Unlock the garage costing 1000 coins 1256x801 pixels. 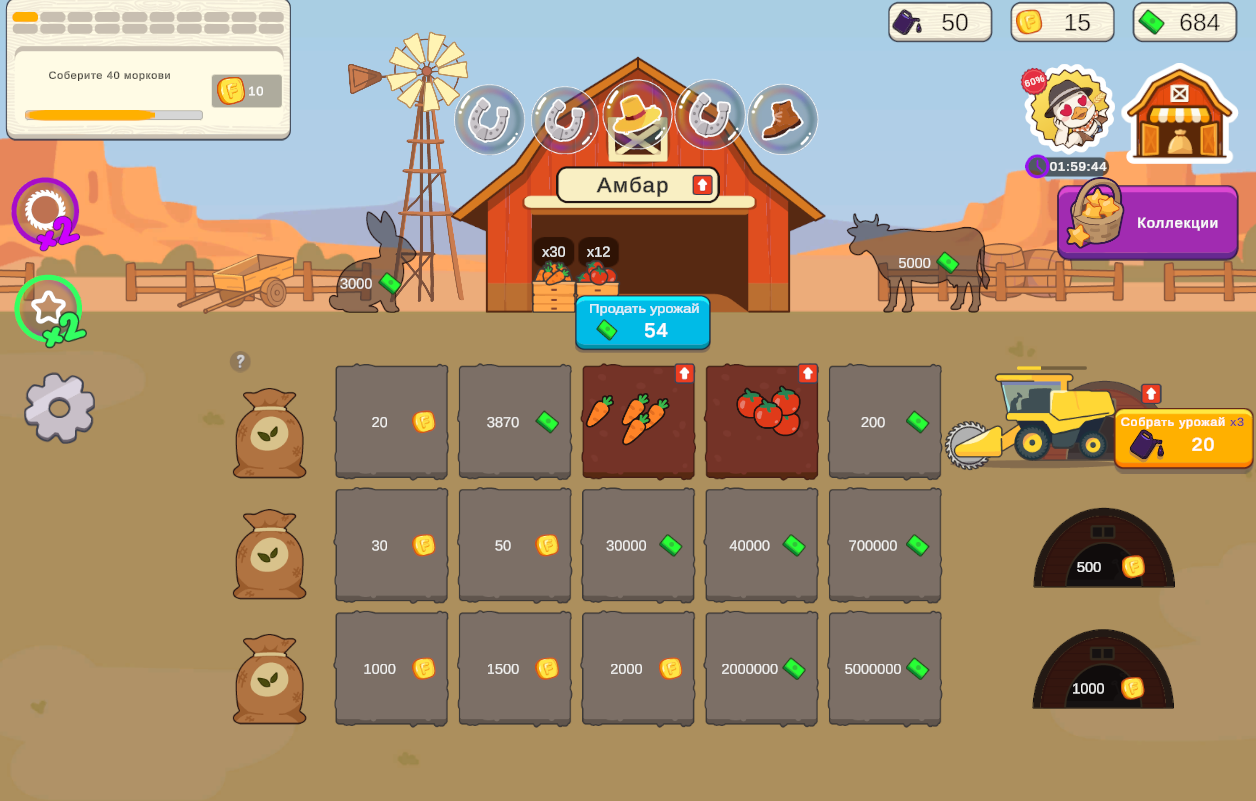(1103, 678)
